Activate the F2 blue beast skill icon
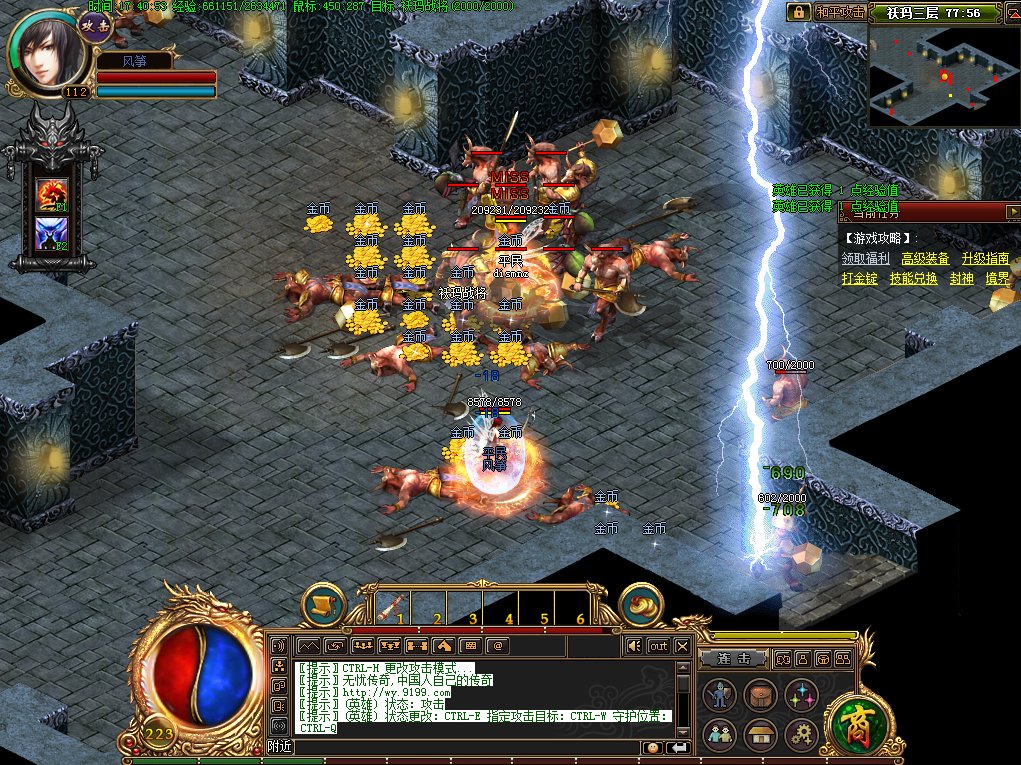 pyautogui.click(x=52, y=234)
